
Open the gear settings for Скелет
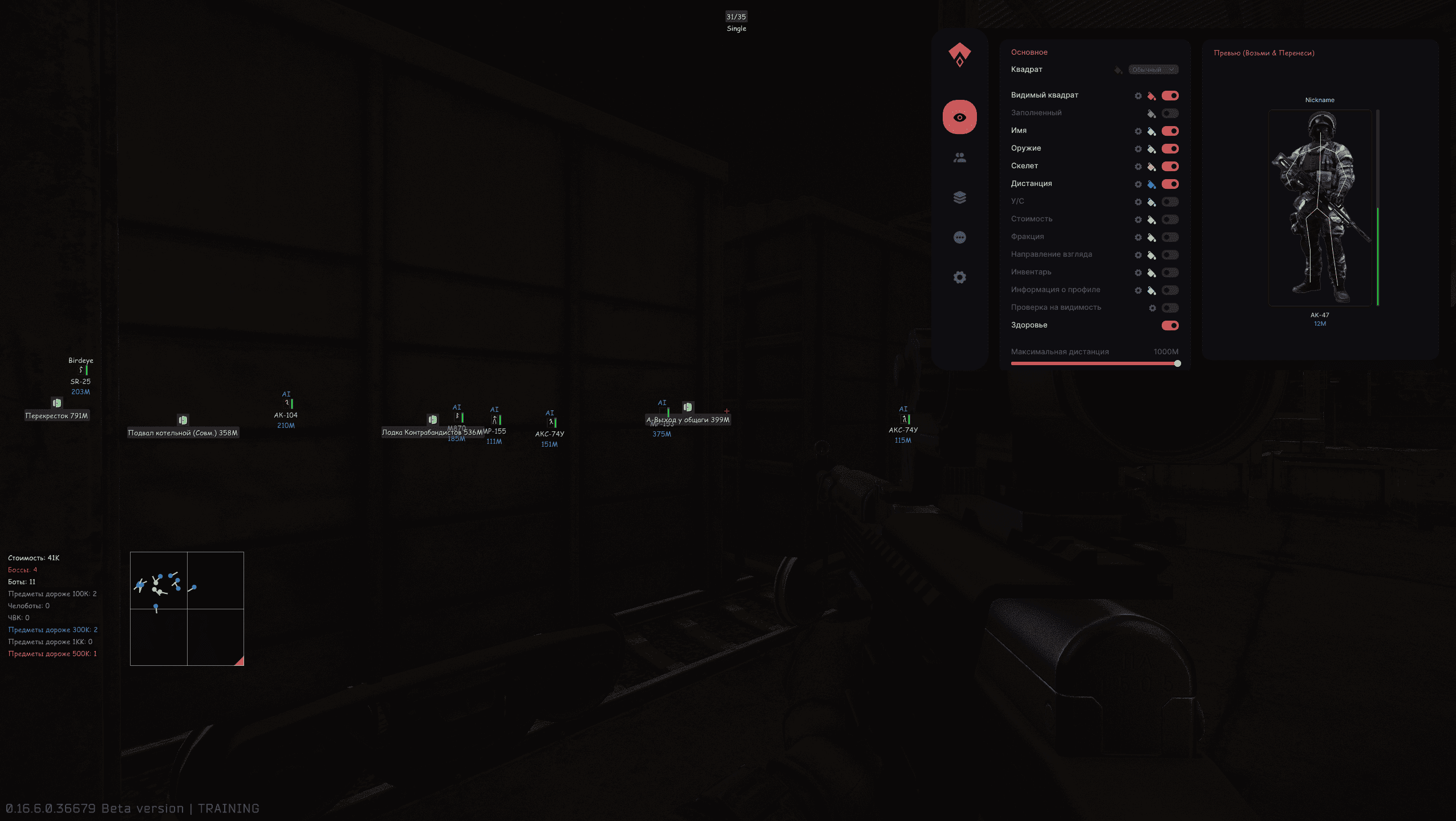(x=1138, y=167)
